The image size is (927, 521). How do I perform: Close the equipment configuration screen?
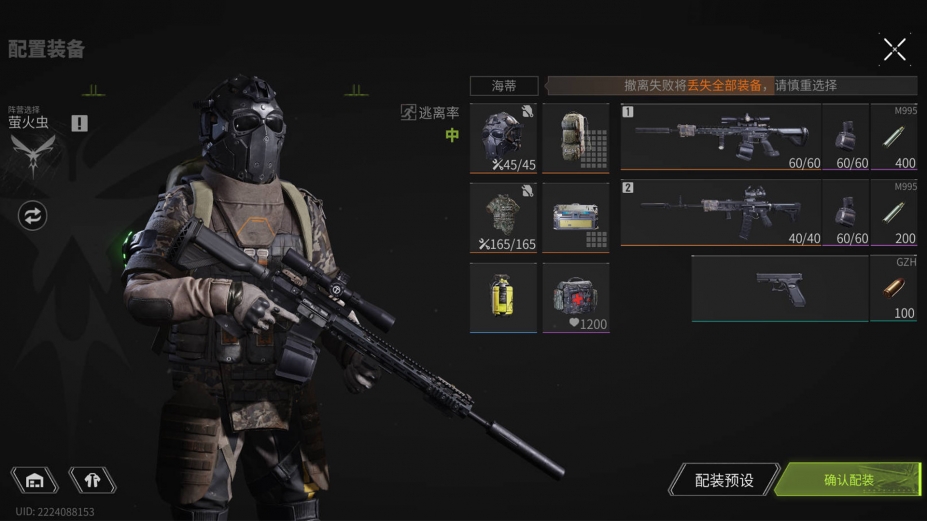(894, 48)
